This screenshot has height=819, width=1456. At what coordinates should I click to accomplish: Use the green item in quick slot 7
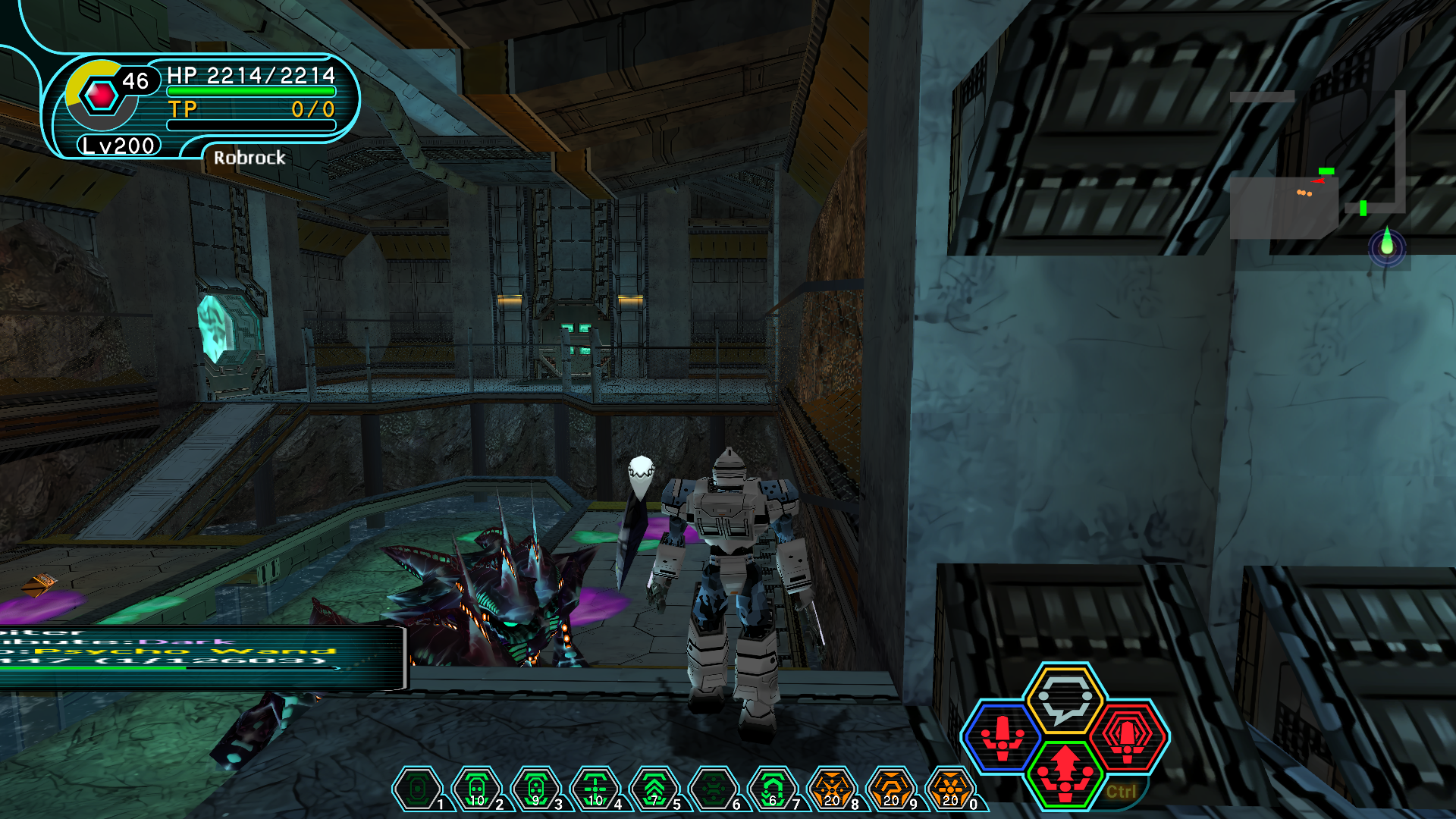772,790
